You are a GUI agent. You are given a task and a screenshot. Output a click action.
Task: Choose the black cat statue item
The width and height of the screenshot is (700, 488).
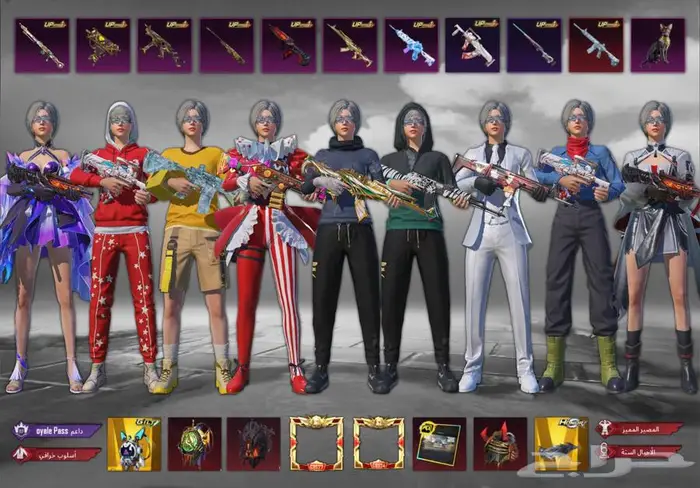657,45
